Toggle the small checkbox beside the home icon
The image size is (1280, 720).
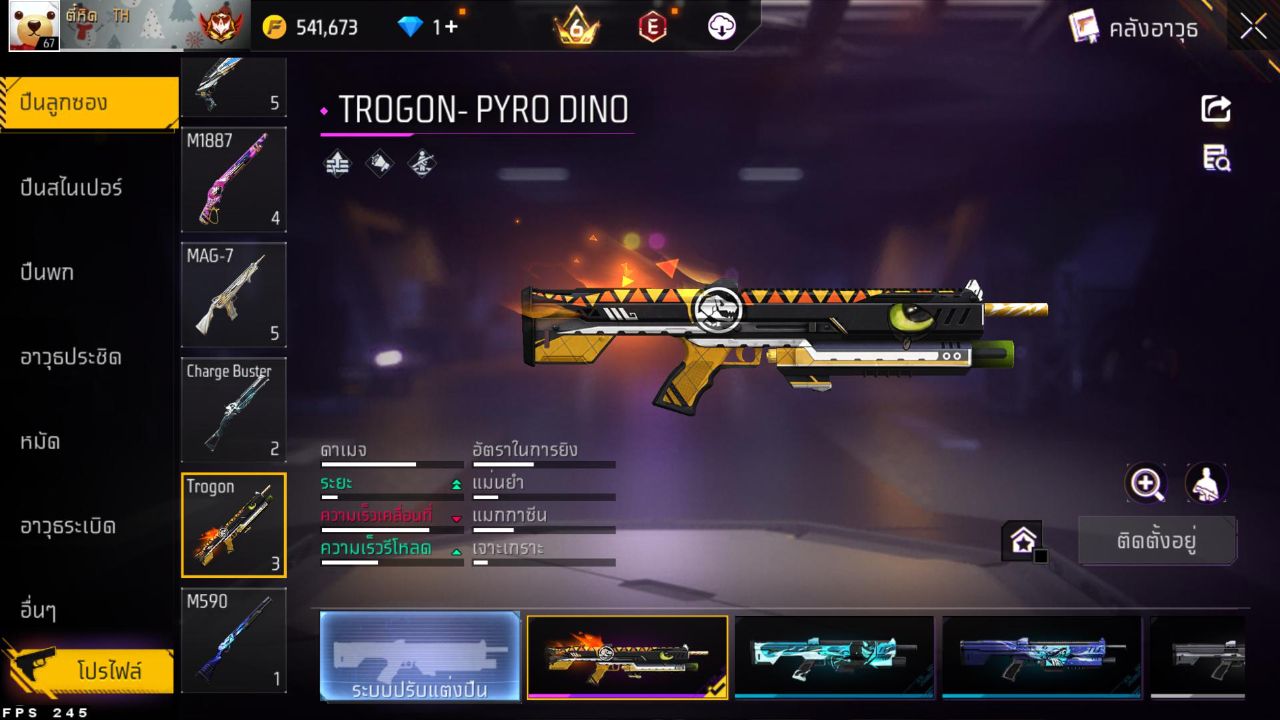1041,555
